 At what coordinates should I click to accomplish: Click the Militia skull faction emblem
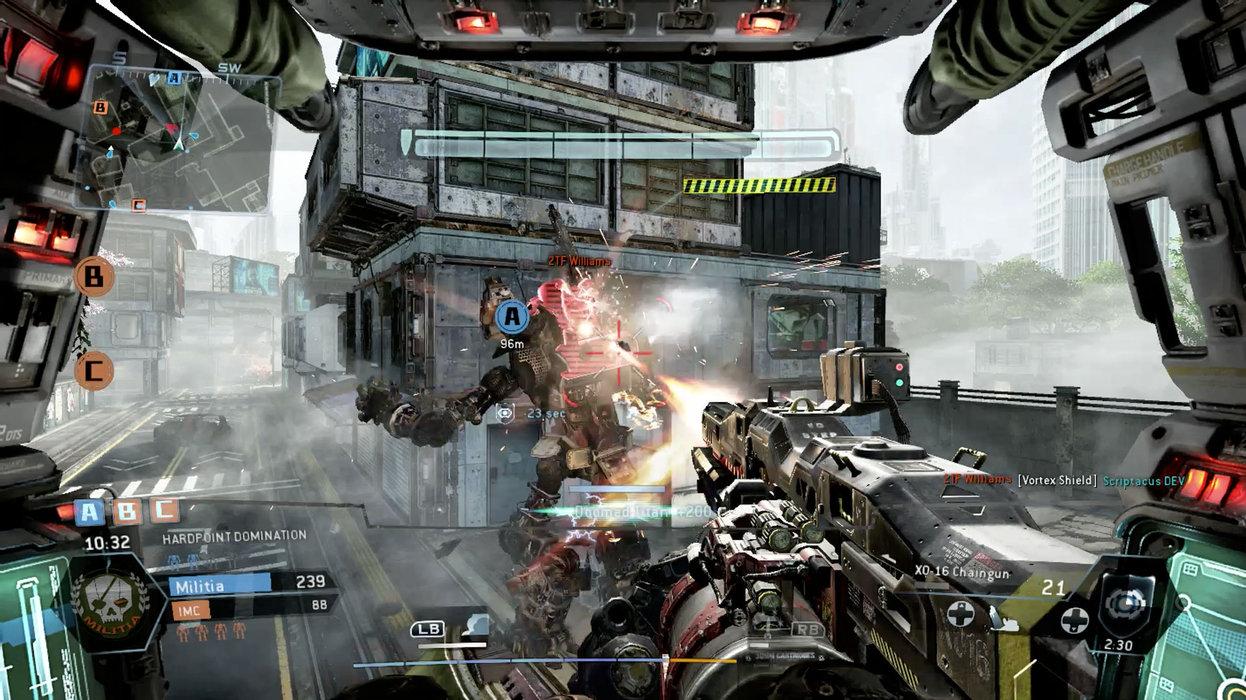(x=110, y=602)
